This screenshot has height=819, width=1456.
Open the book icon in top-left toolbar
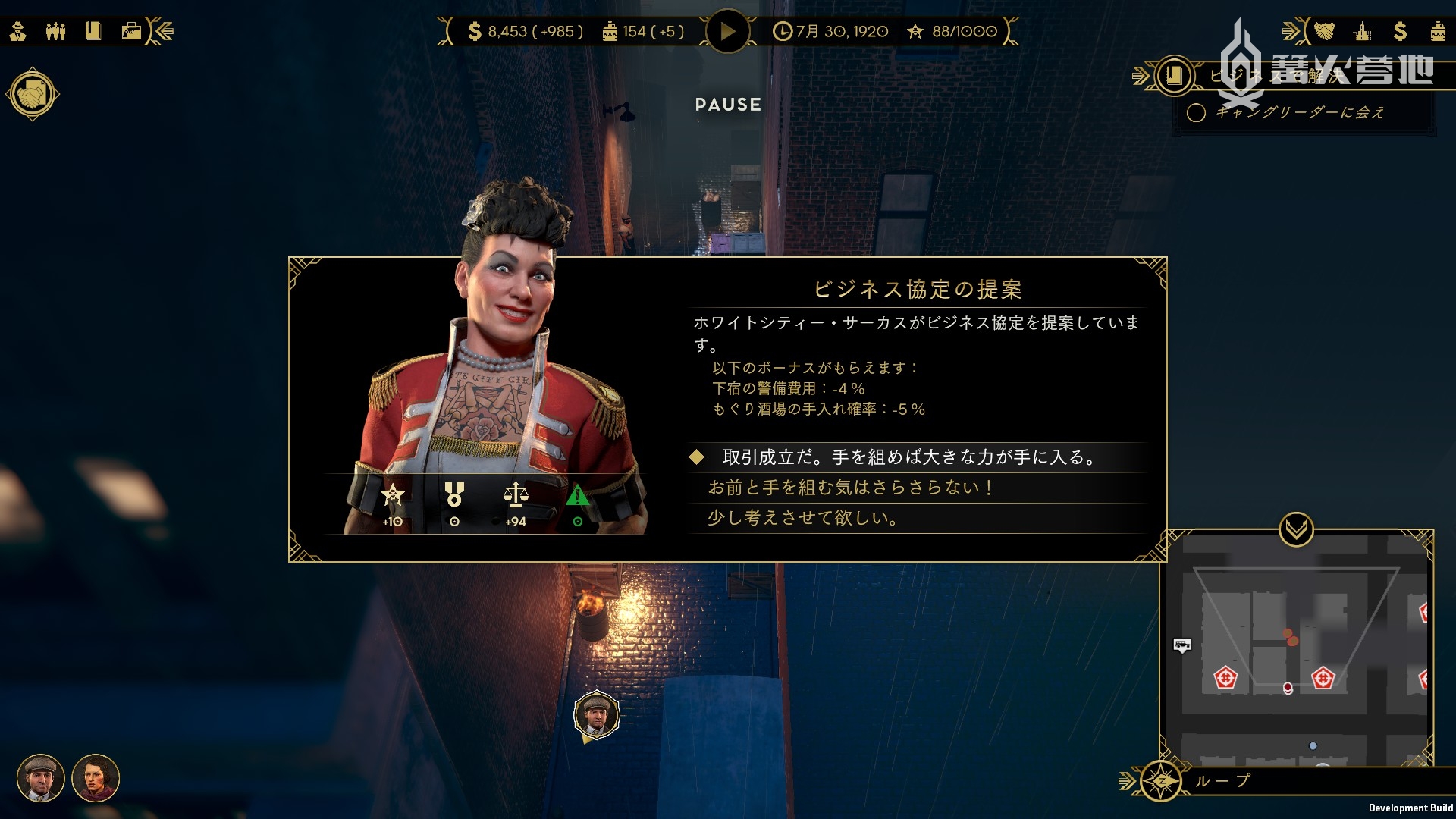(x=93, y=31)
